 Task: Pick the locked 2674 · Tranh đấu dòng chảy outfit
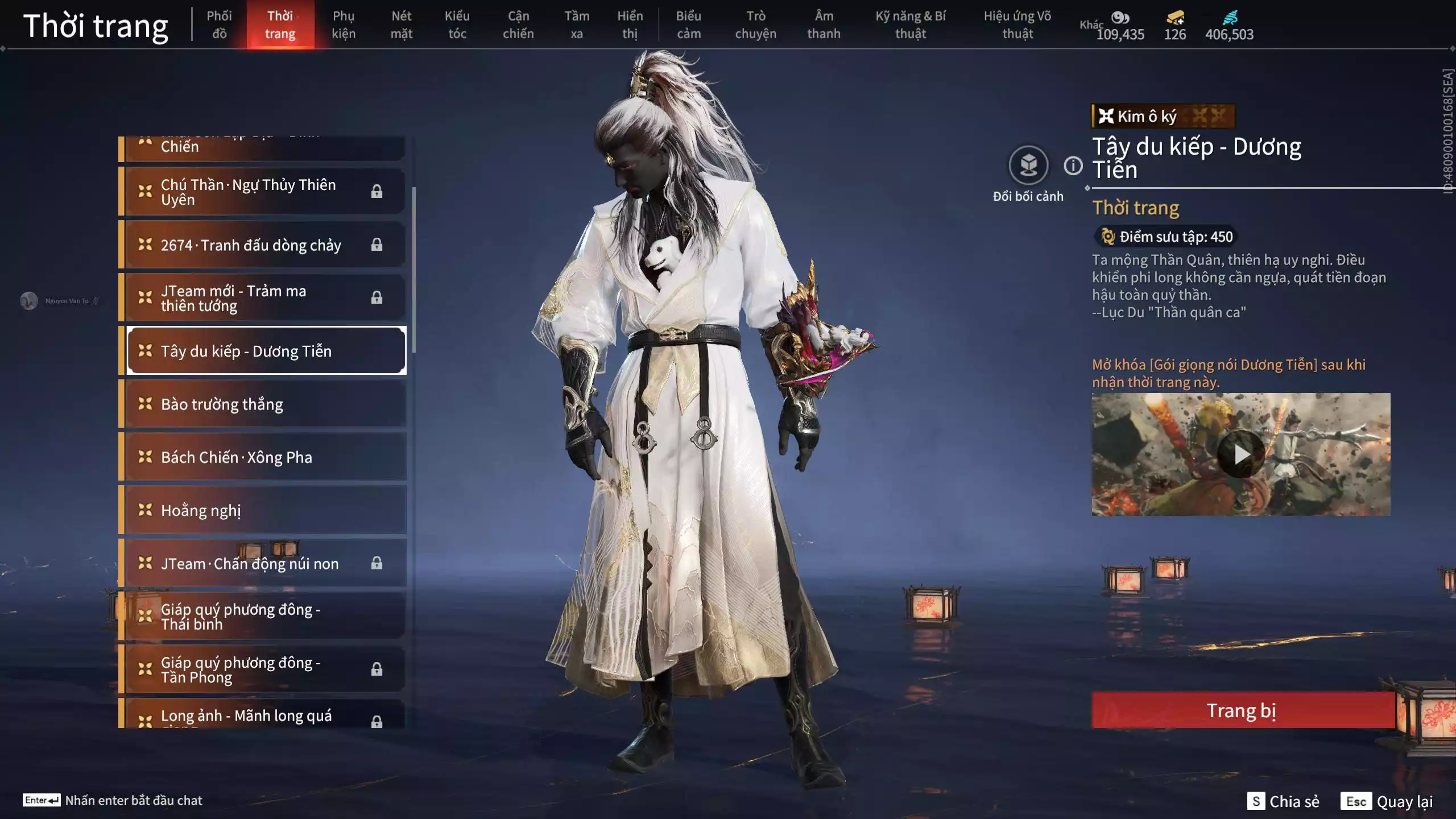265,245
